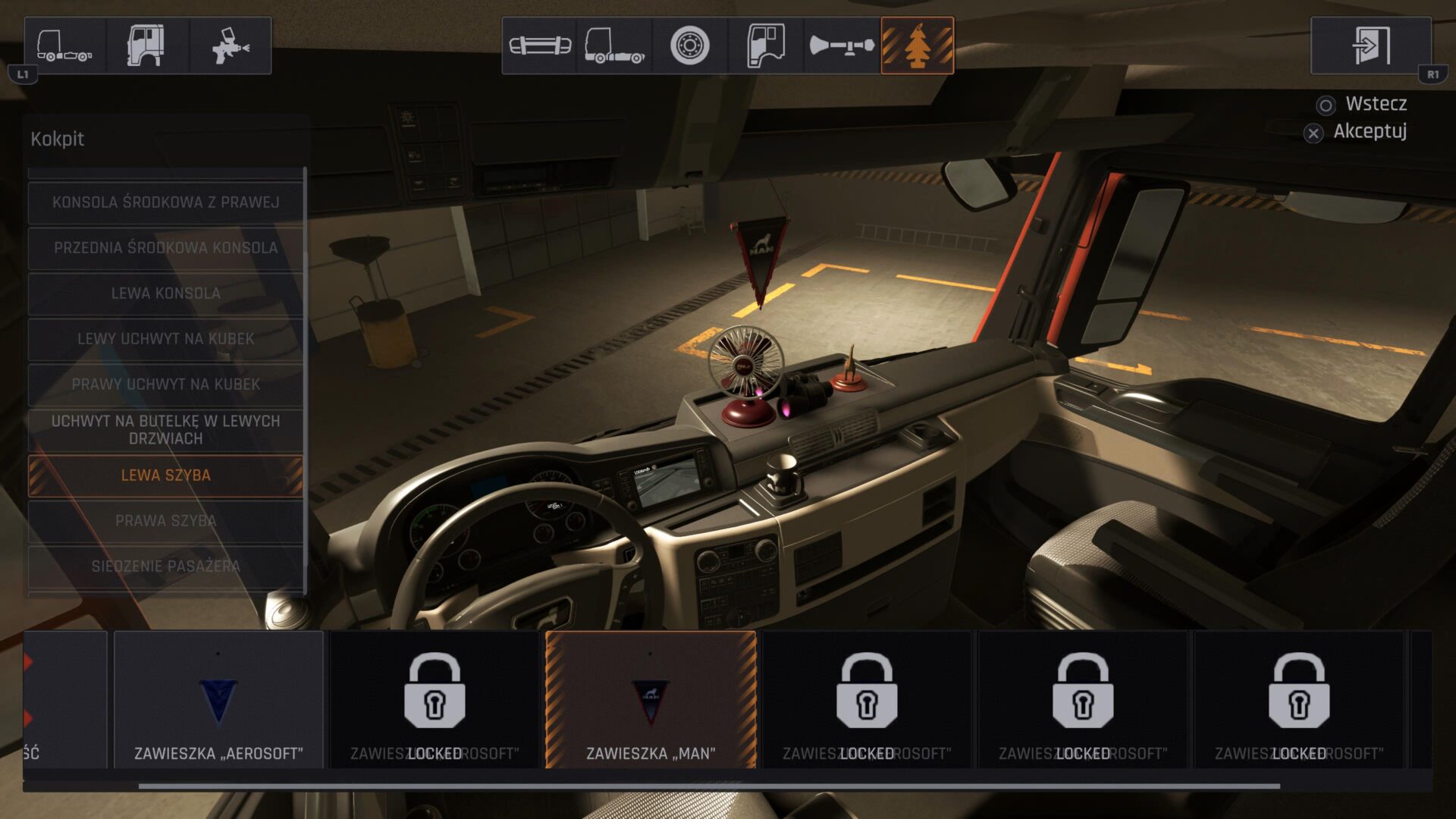The image size is (1456, 819).
Task: Open the chassis parts subcategory icon
Action: pyautogui.click(x=614, y=45)
